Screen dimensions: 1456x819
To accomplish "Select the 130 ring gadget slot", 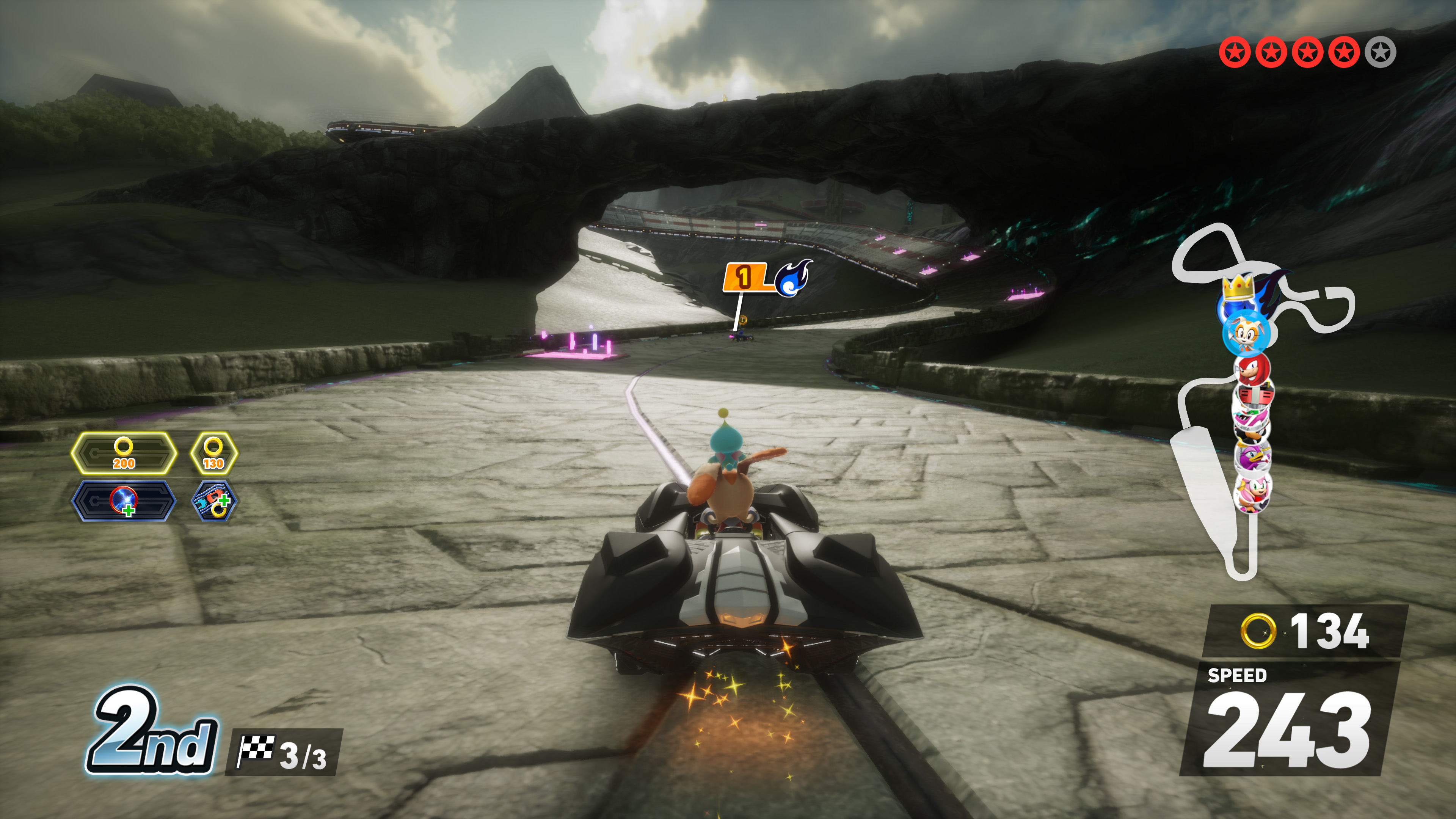I will coord(213,453).
